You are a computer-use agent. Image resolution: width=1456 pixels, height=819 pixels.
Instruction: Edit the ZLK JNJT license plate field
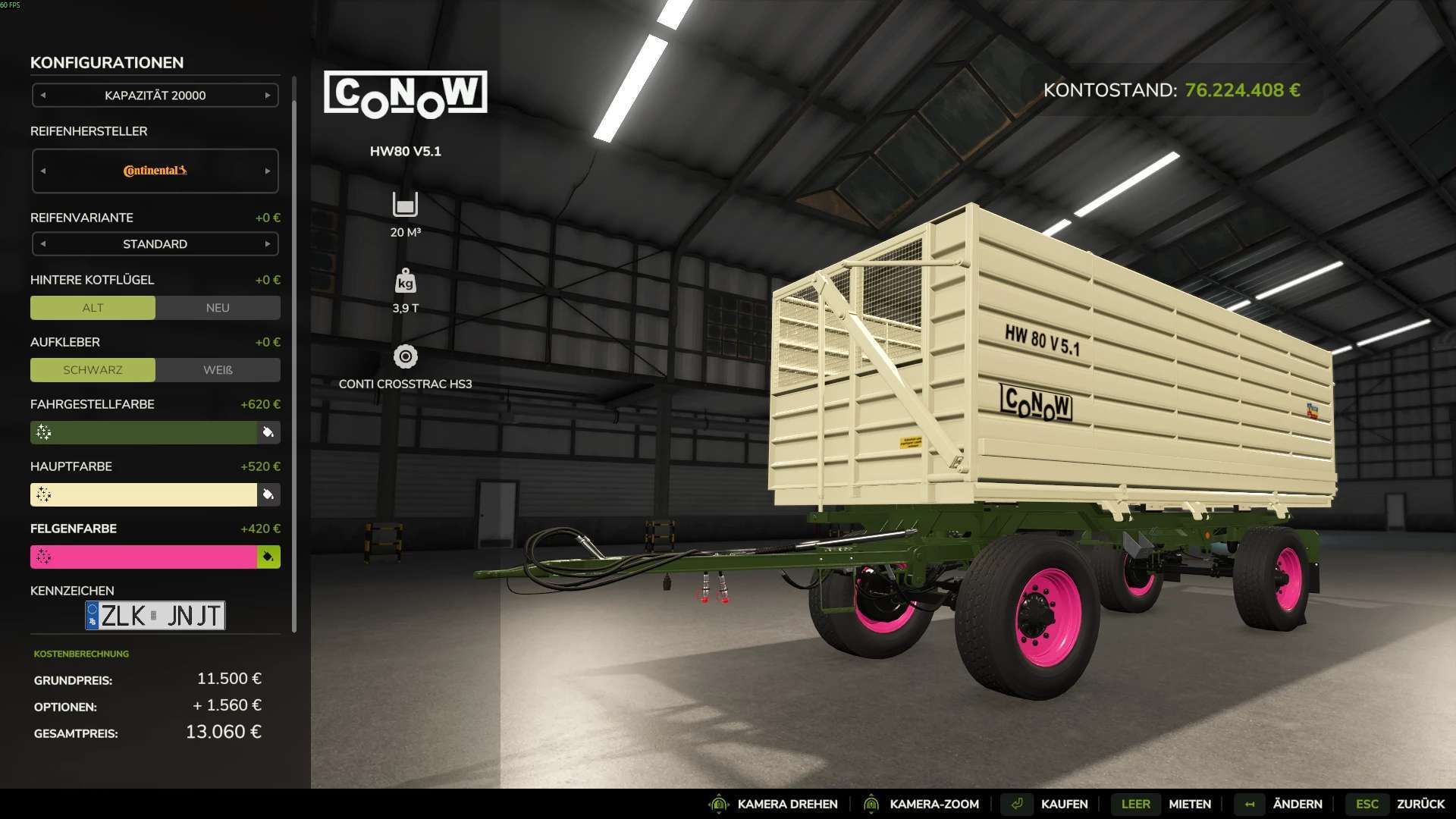(x=155, y=615)
